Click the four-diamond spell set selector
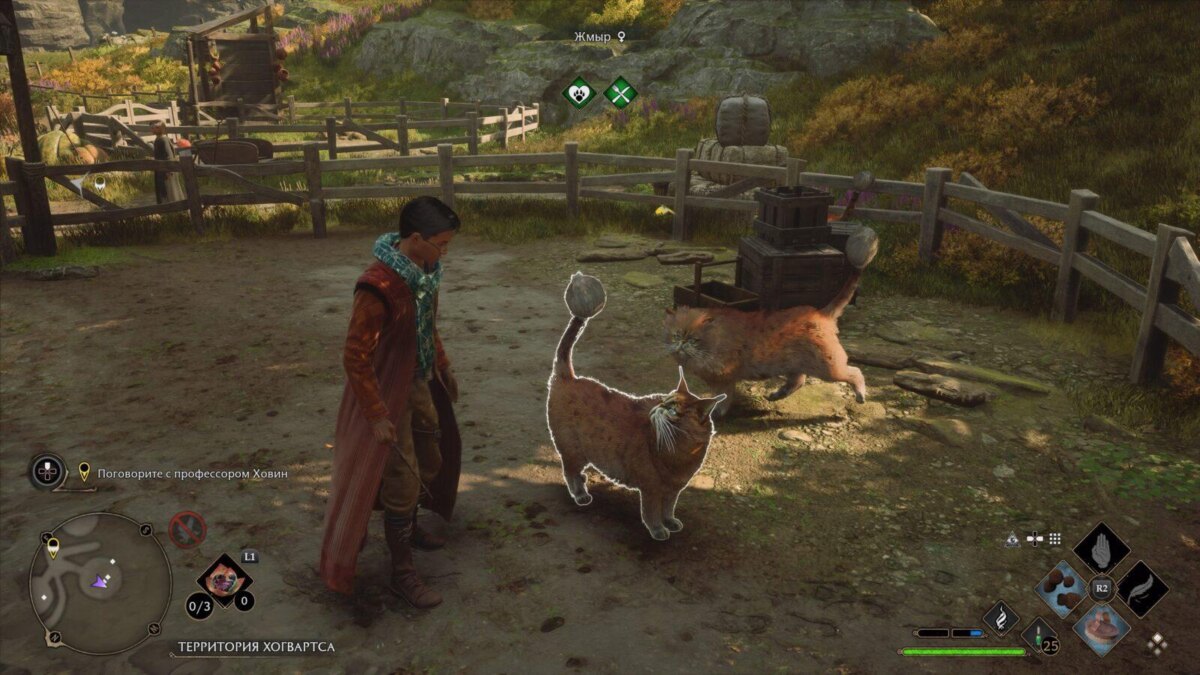Screen dimensions: 1200x675 (1157, 643)
